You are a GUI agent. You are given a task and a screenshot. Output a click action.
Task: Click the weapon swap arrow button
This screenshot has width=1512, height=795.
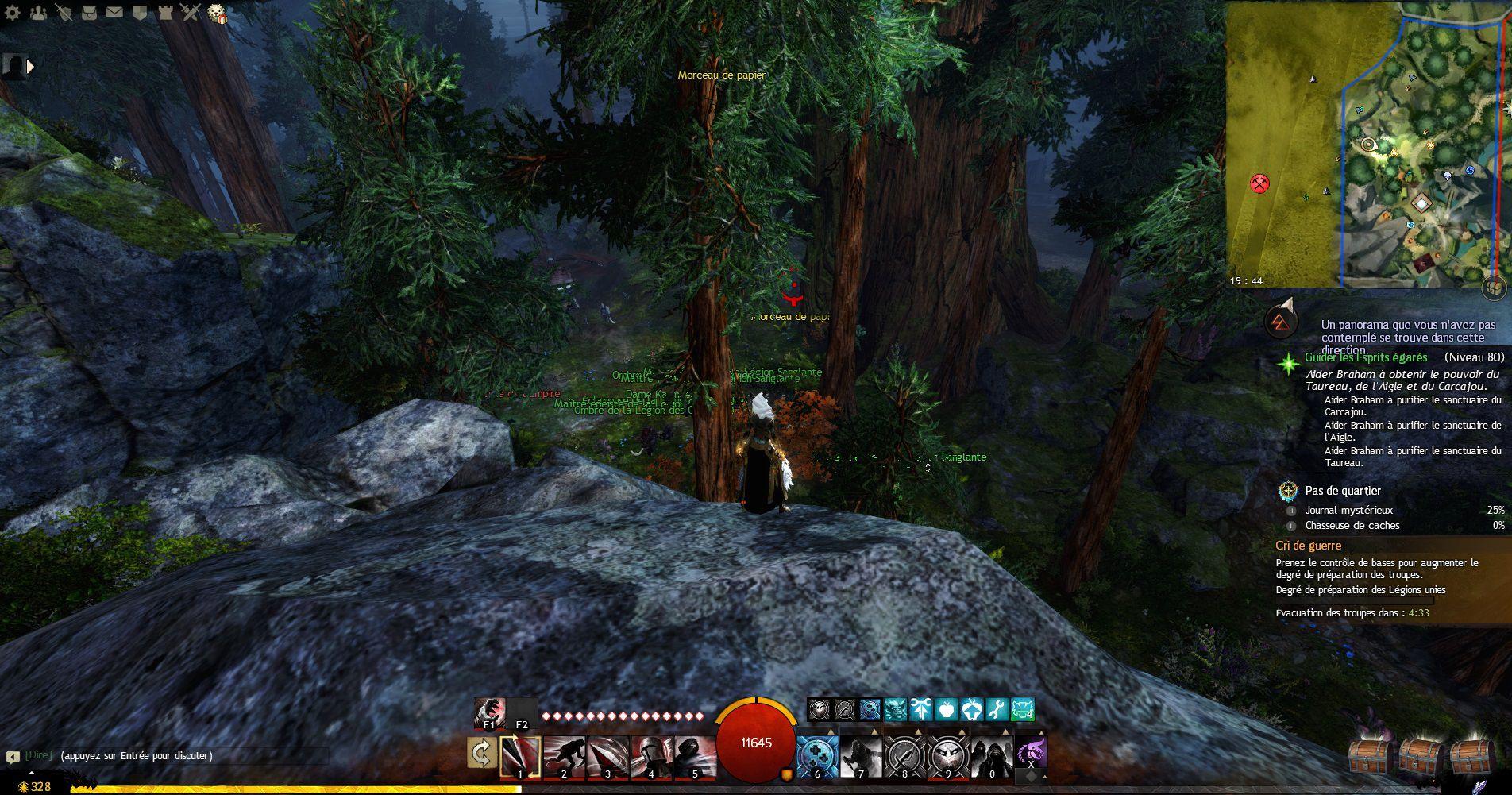tap(481, 754)
